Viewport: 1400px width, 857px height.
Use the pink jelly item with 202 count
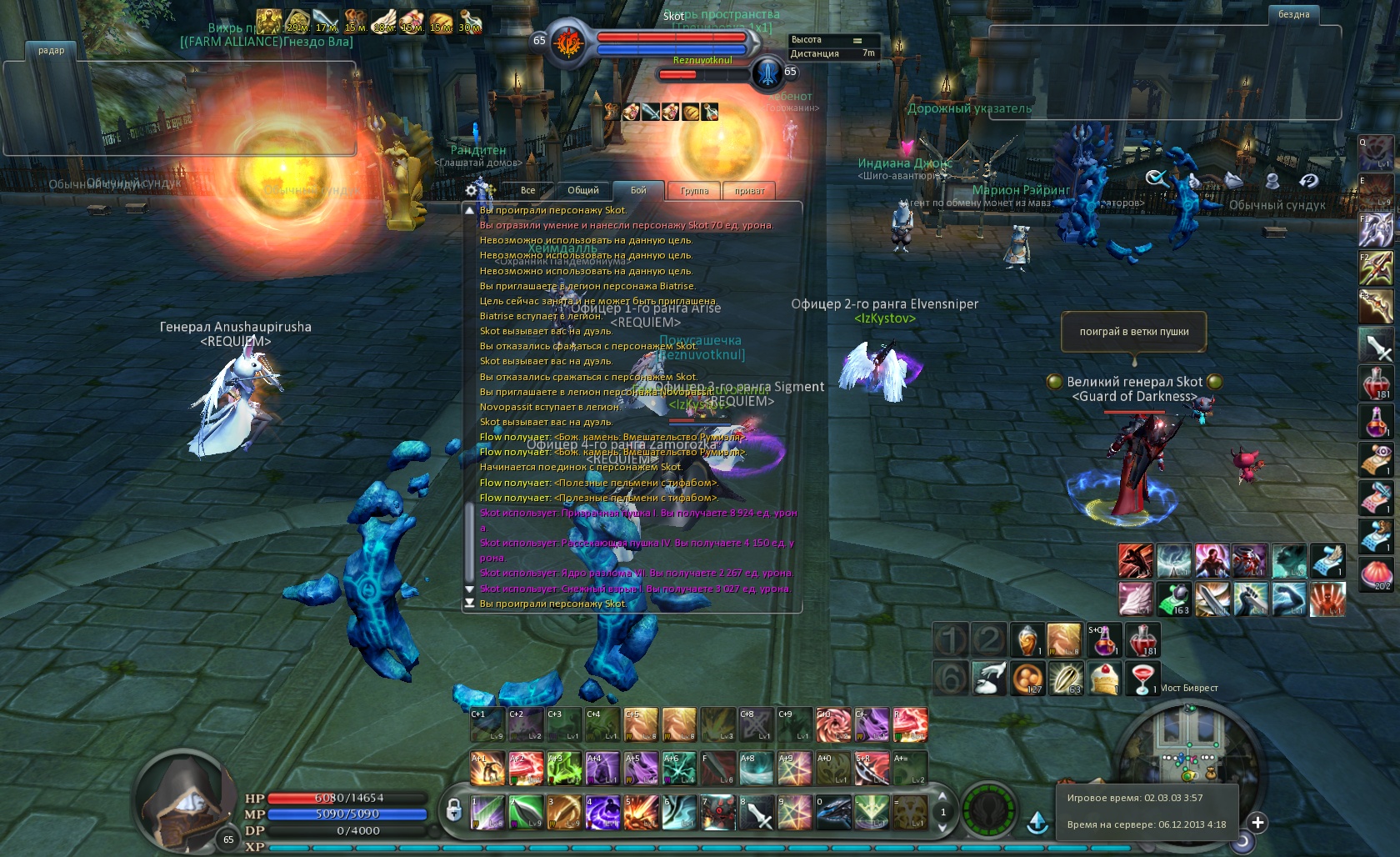pos(1376,574)
